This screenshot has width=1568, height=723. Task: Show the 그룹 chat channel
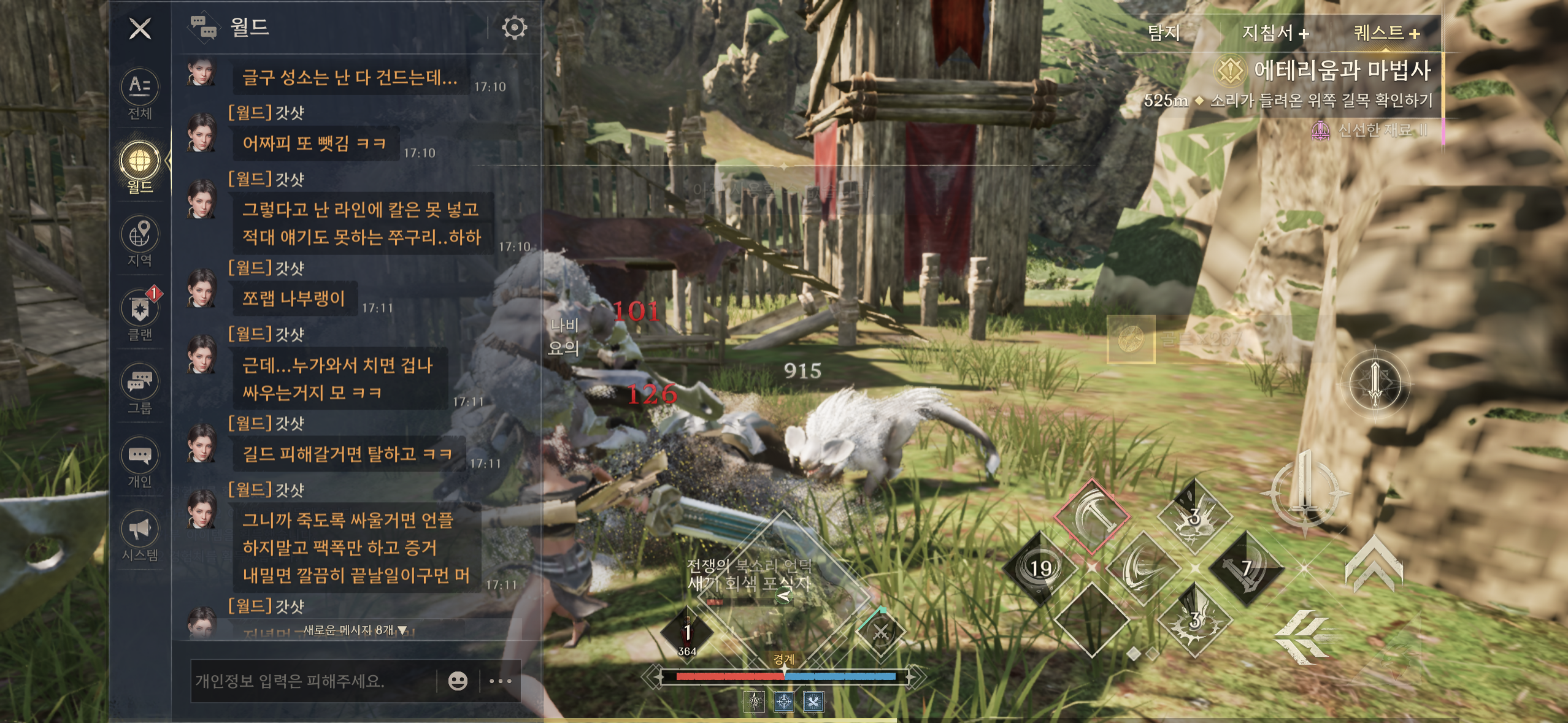pos(140,388)
